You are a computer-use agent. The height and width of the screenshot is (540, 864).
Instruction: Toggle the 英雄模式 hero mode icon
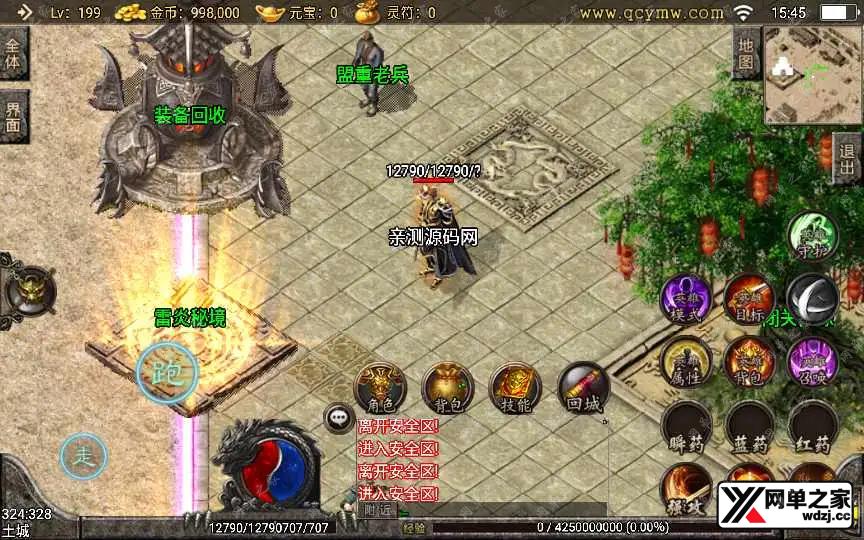685,298
